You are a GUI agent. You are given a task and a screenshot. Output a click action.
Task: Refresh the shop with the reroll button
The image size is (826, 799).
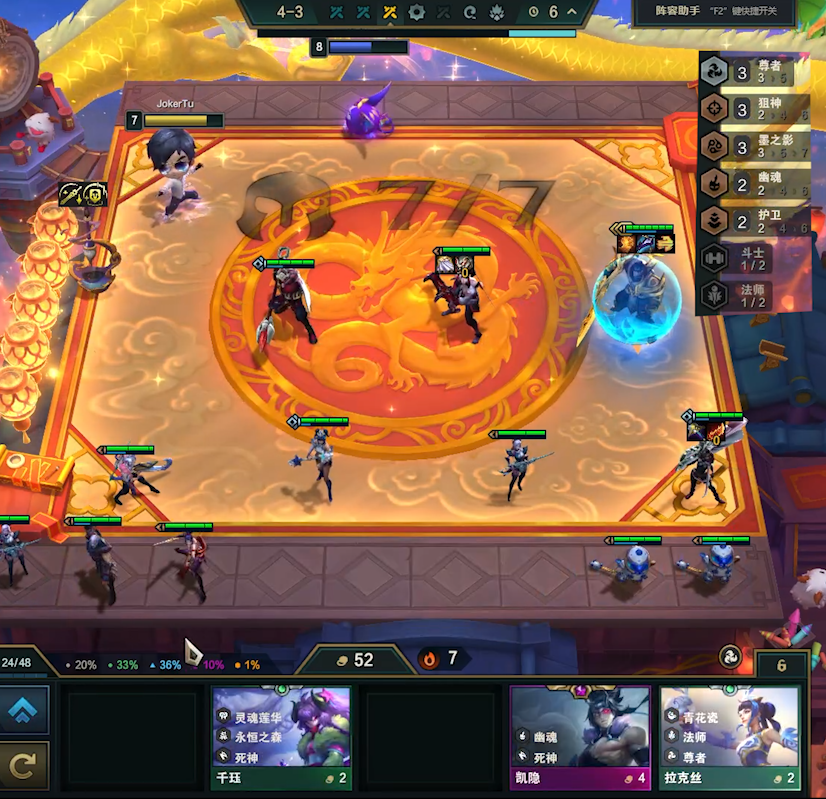[x=23, y=766]
